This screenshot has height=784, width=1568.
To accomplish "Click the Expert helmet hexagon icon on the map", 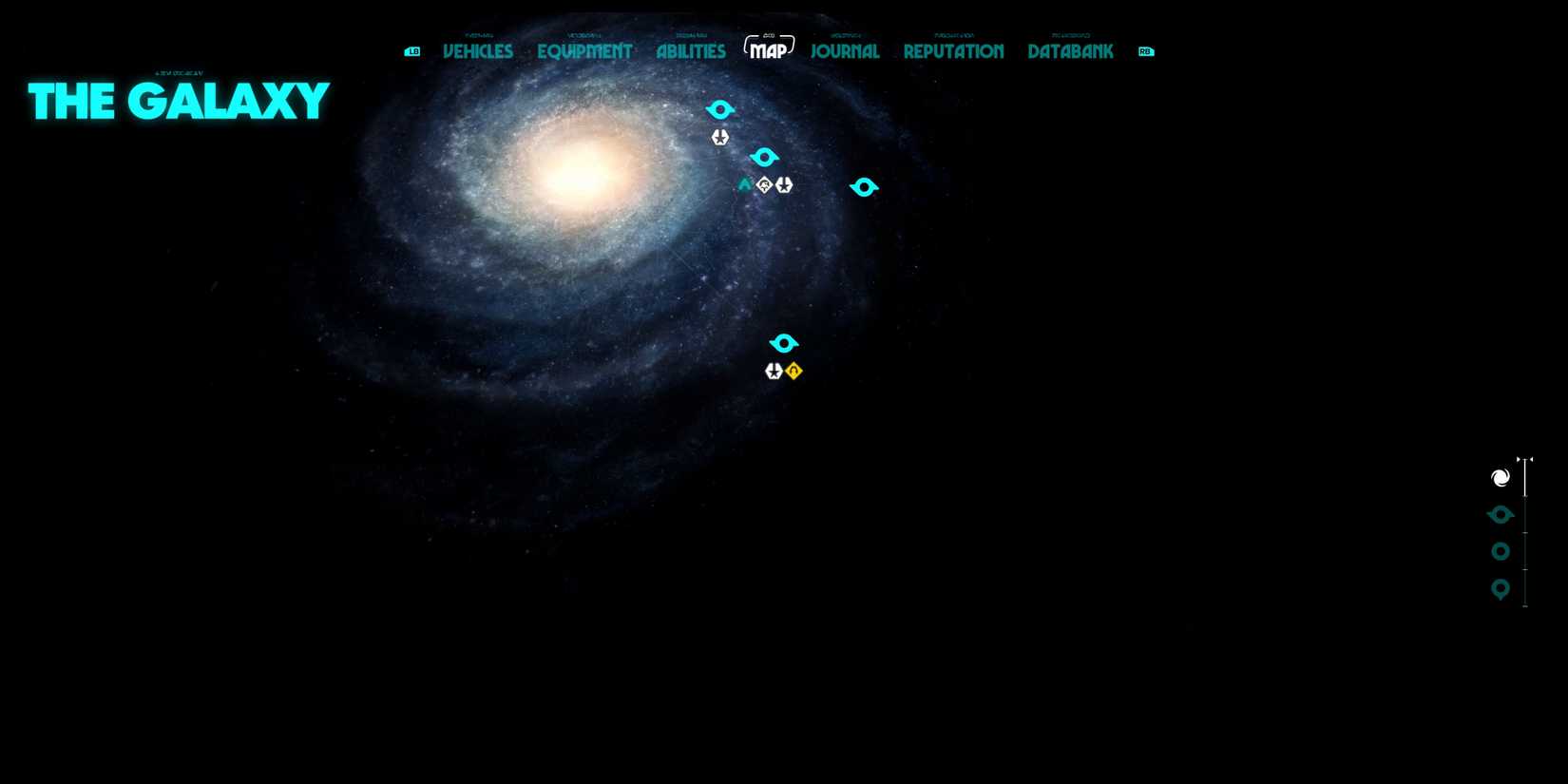I will tap(765, 185).
